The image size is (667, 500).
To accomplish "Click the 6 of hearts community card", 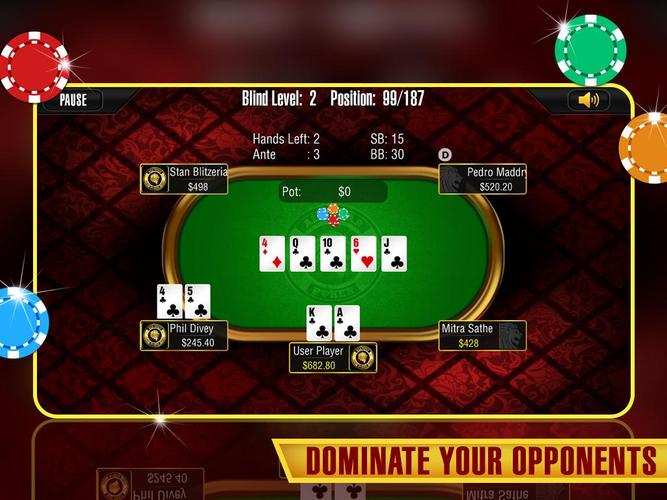I will coord(363,253).
